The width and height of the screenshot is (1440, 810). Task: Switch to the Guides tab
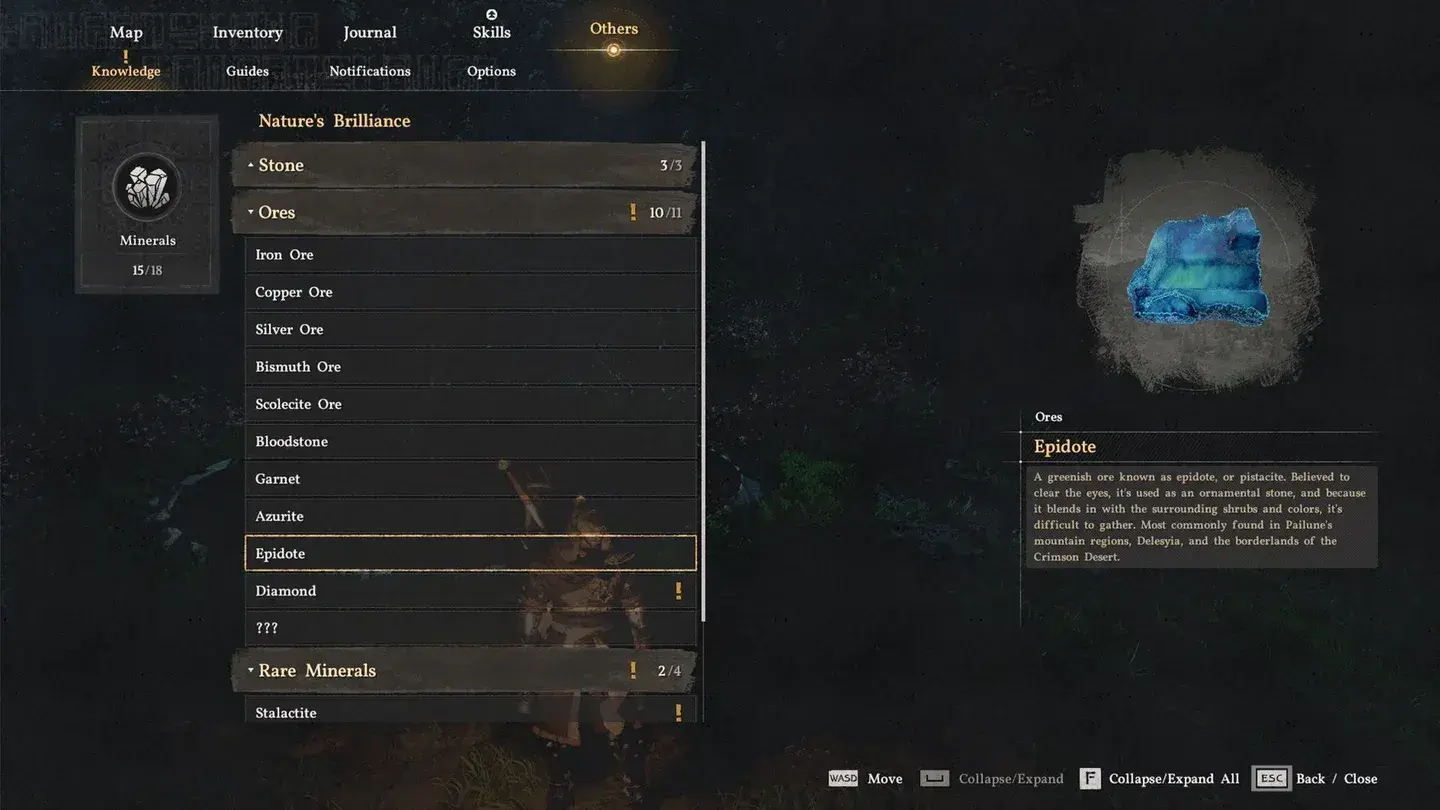pyautogui.click(x=246, y=70)
